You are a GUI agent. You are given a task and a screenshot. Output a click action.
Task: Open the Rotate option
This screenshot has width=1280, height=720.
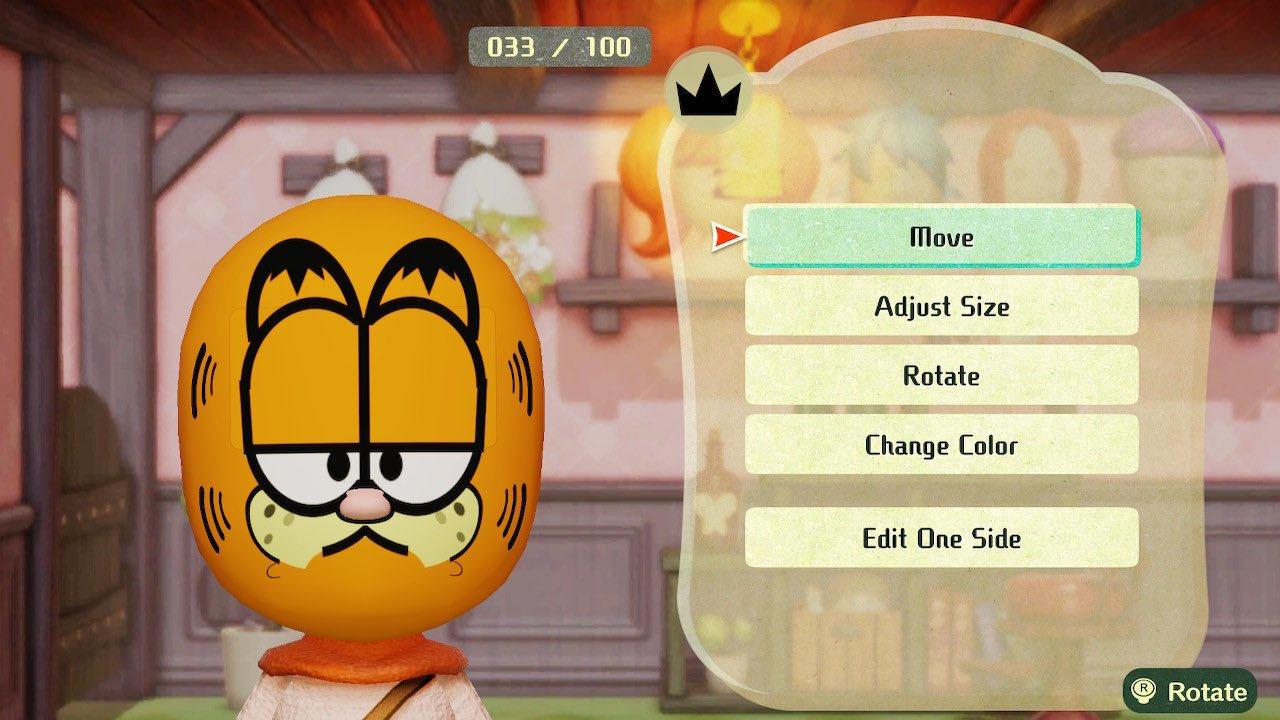[x=939, y=376]
